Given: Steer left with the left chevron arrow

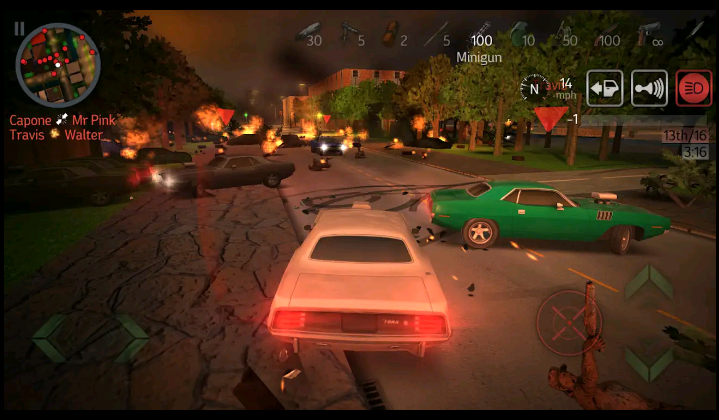Looking at the screenshot, I should (x=50, y=338).
